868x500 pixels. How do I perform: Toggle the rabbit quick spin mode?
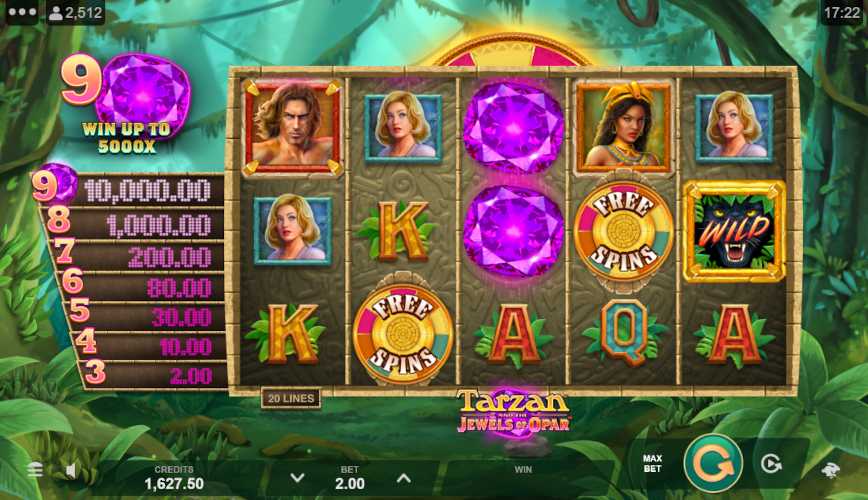[830, 469]
